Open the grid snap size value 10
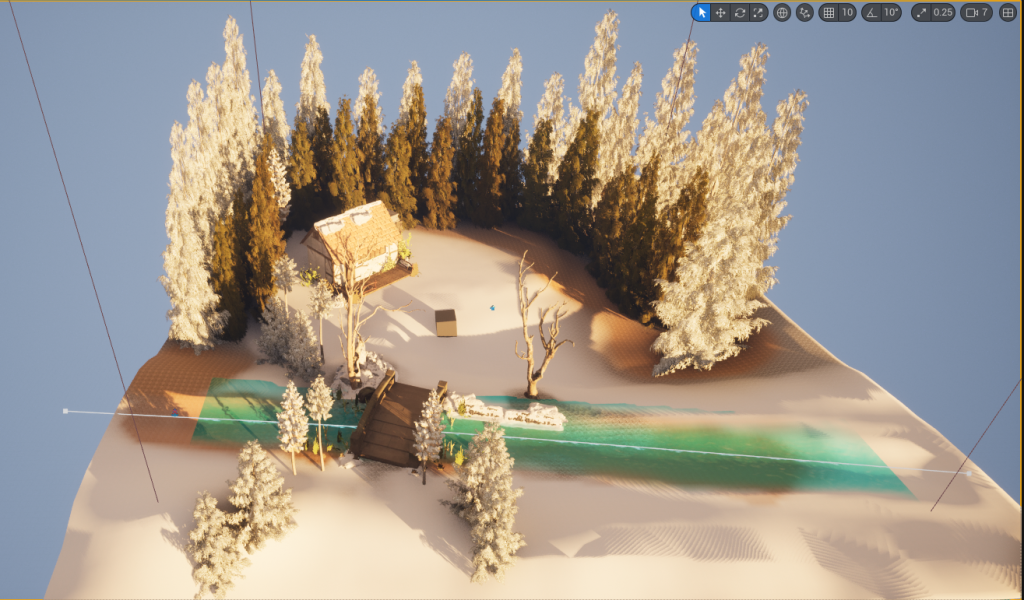The height and width of the screenshot is (600, 1024). (847, 13)
